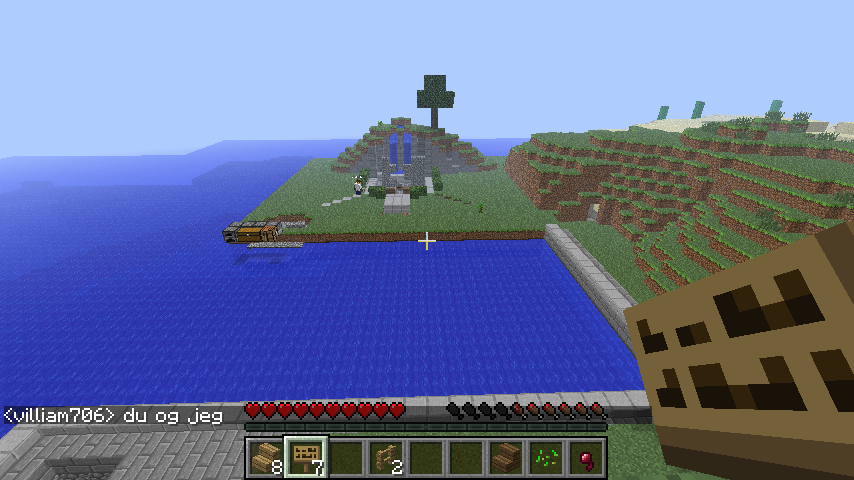Pick the green seeds hotbar slot
This screenshot has width=854, height=480.
click(x=545, y=458)
